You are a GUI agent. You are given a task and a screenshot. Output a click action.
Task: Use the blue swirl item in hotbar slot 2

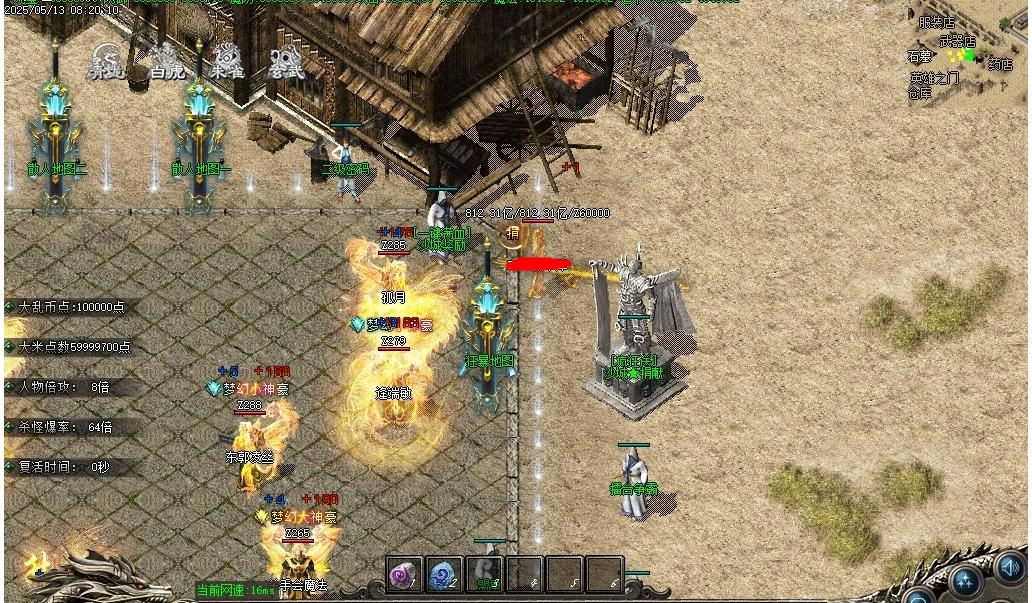tap(445, 575)
